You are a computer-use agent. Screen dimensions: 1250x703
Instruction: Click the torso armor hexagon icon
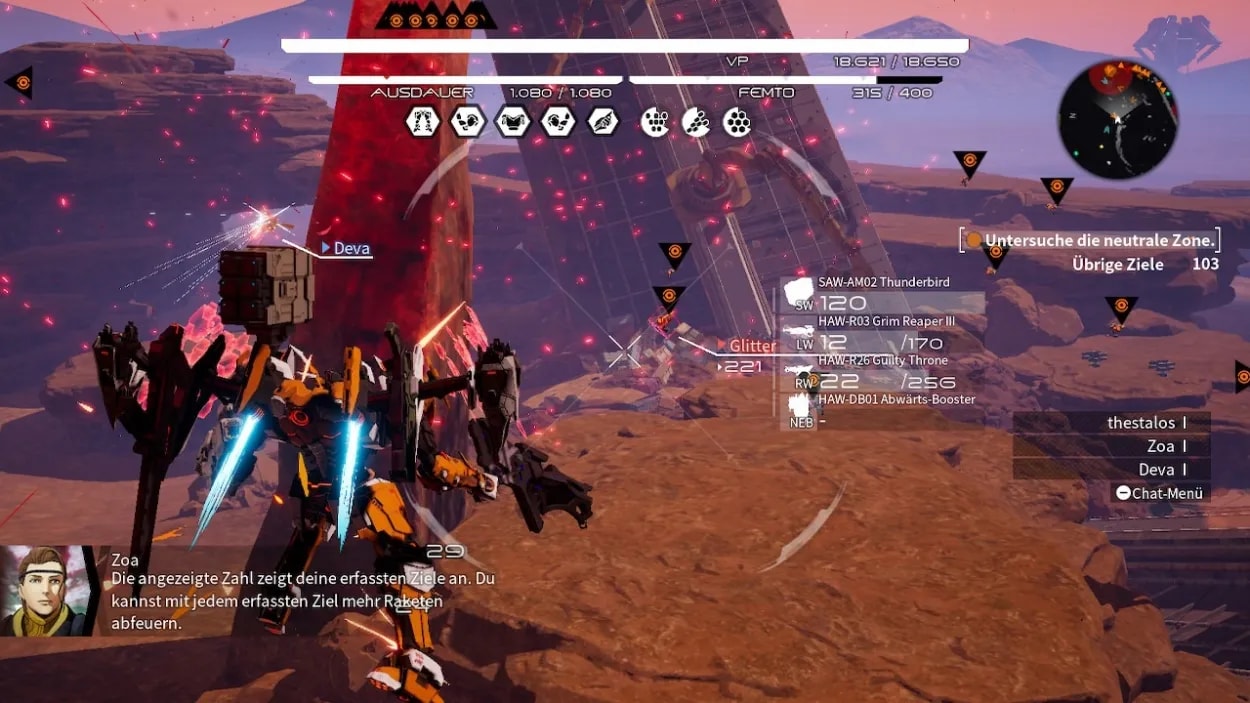pyautogui.click(x=513, y=122)
